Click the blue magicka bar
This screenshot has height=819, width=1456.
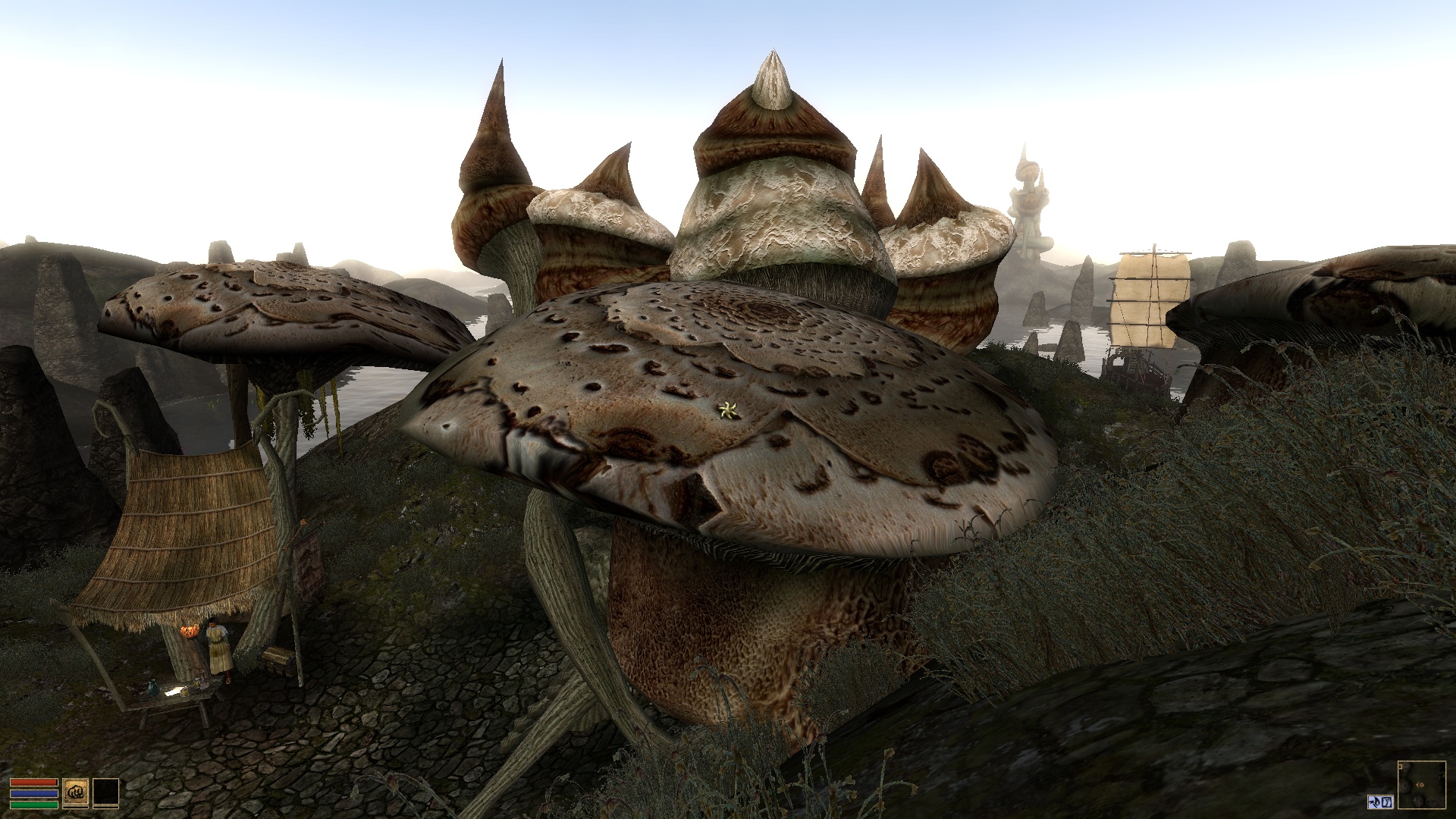coord(33,792)
